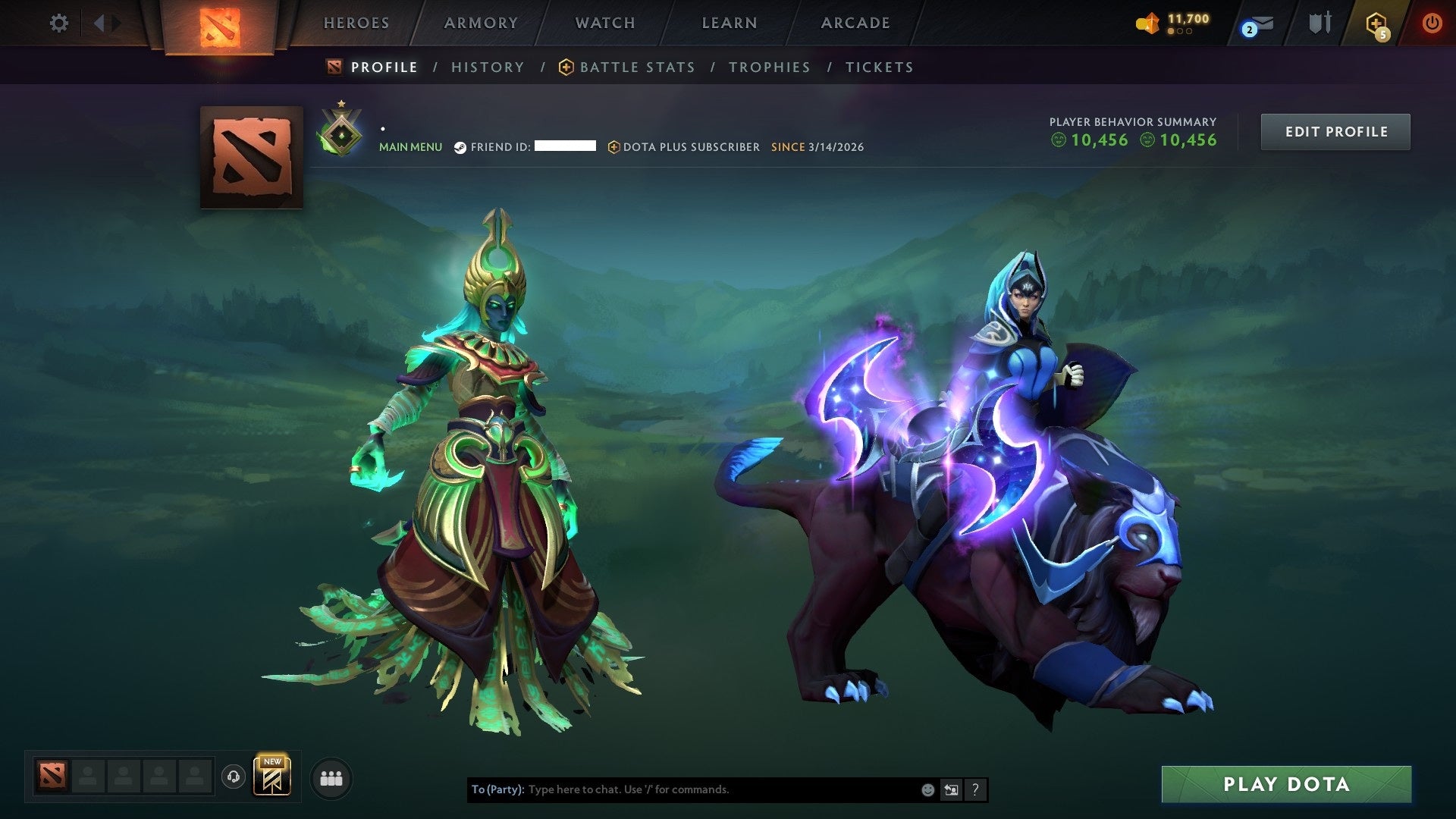Switch to the History tab
The image size is (1456, 819).
click(x=487, y=67)
